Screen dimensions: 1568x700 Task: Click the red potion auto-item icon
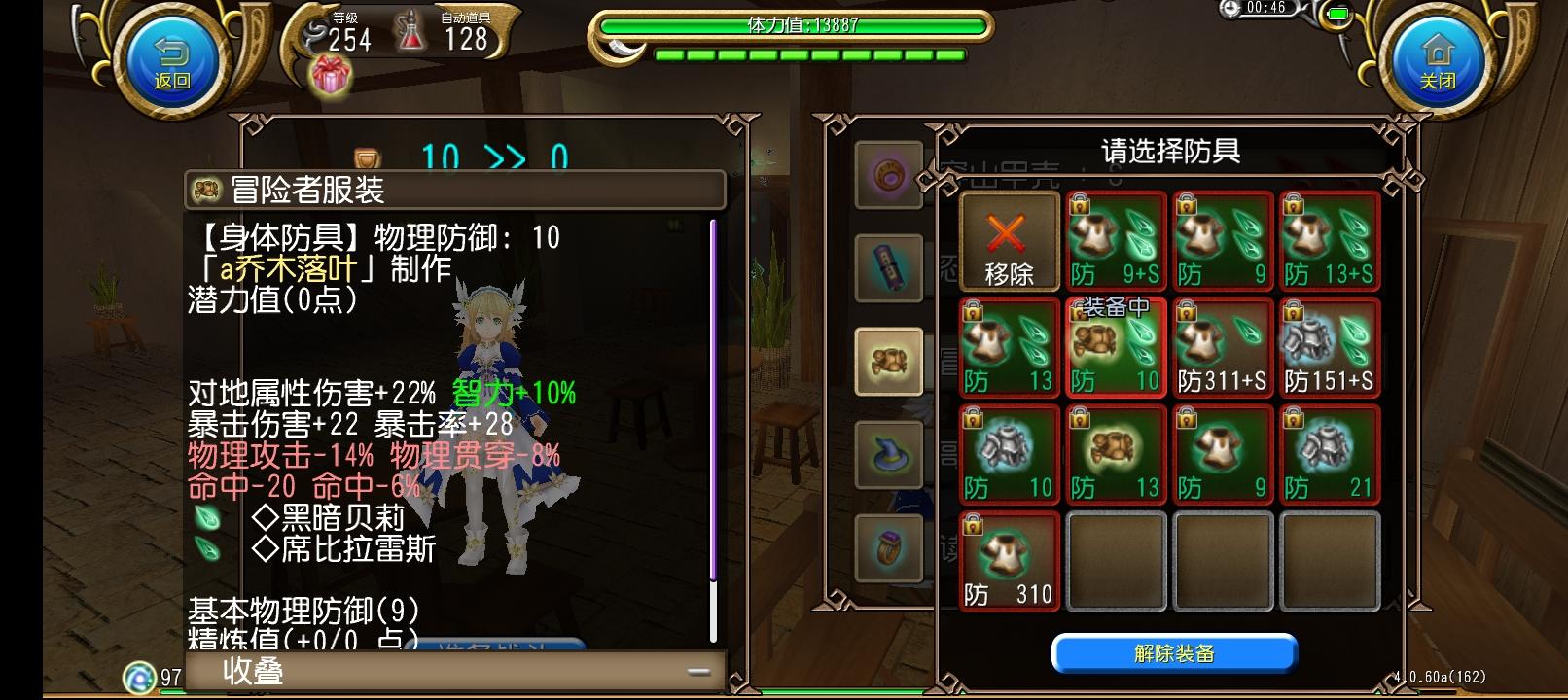411,29
